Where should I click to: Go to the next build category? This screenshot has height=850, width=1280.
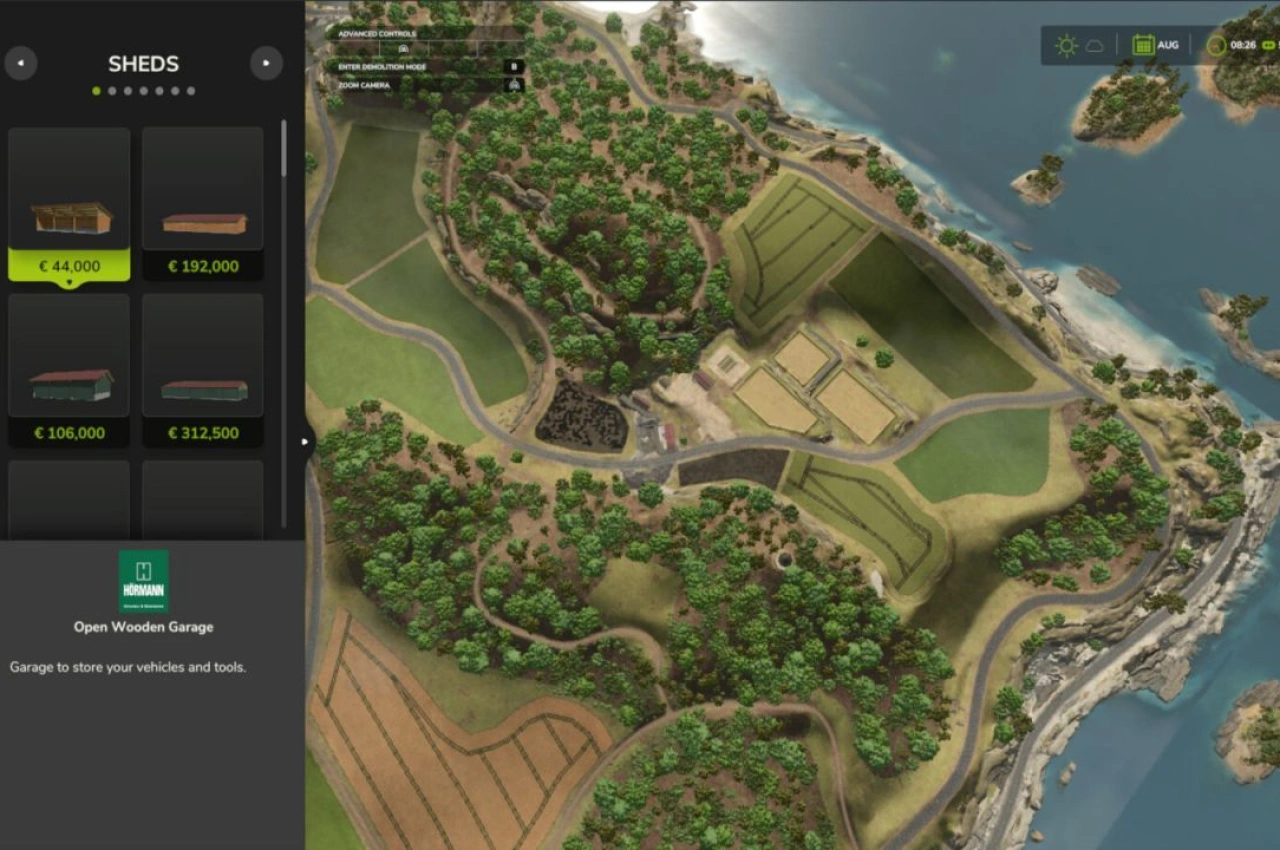click(x=266, y=64)
